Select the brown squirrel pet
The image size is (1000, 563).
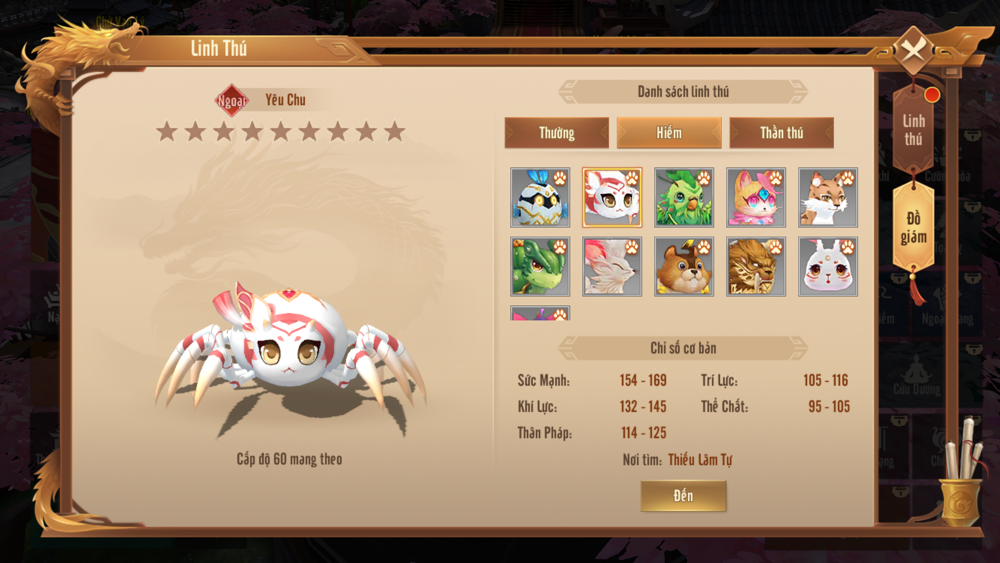tap(684, 267)
